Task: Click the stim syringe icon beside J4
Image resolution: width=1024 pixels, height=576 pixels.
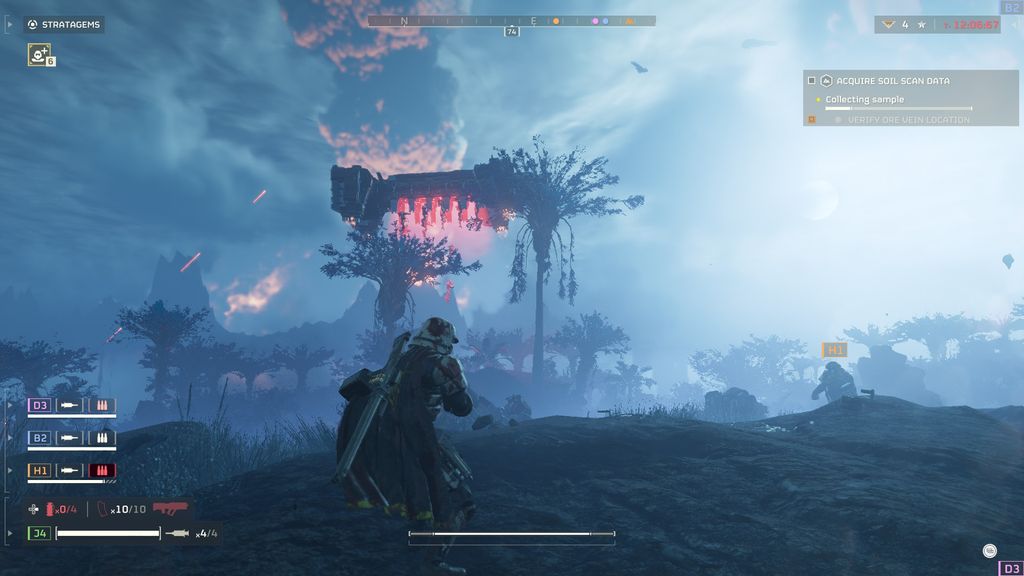Action: point(177,533)
